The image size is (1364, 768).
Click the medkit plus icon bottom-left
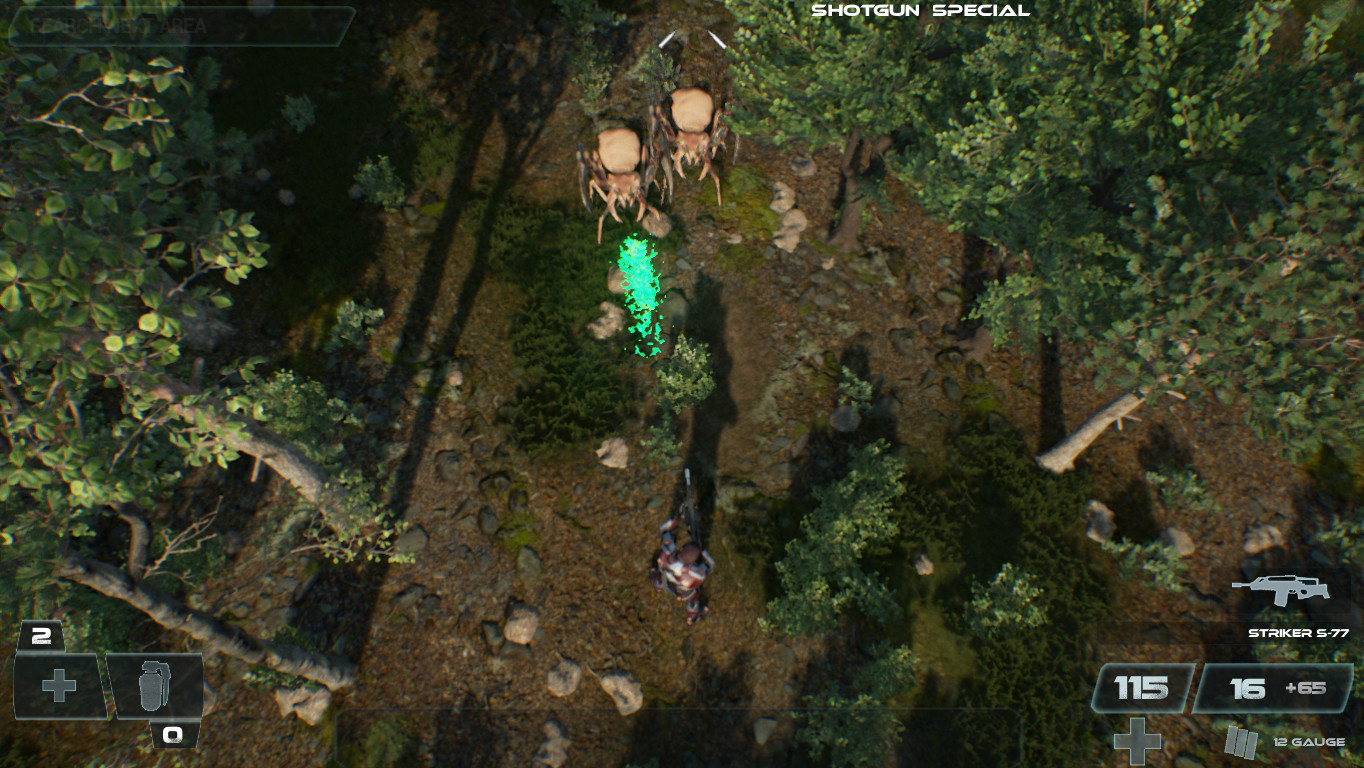pyautogui.click(x=57, y=687)
